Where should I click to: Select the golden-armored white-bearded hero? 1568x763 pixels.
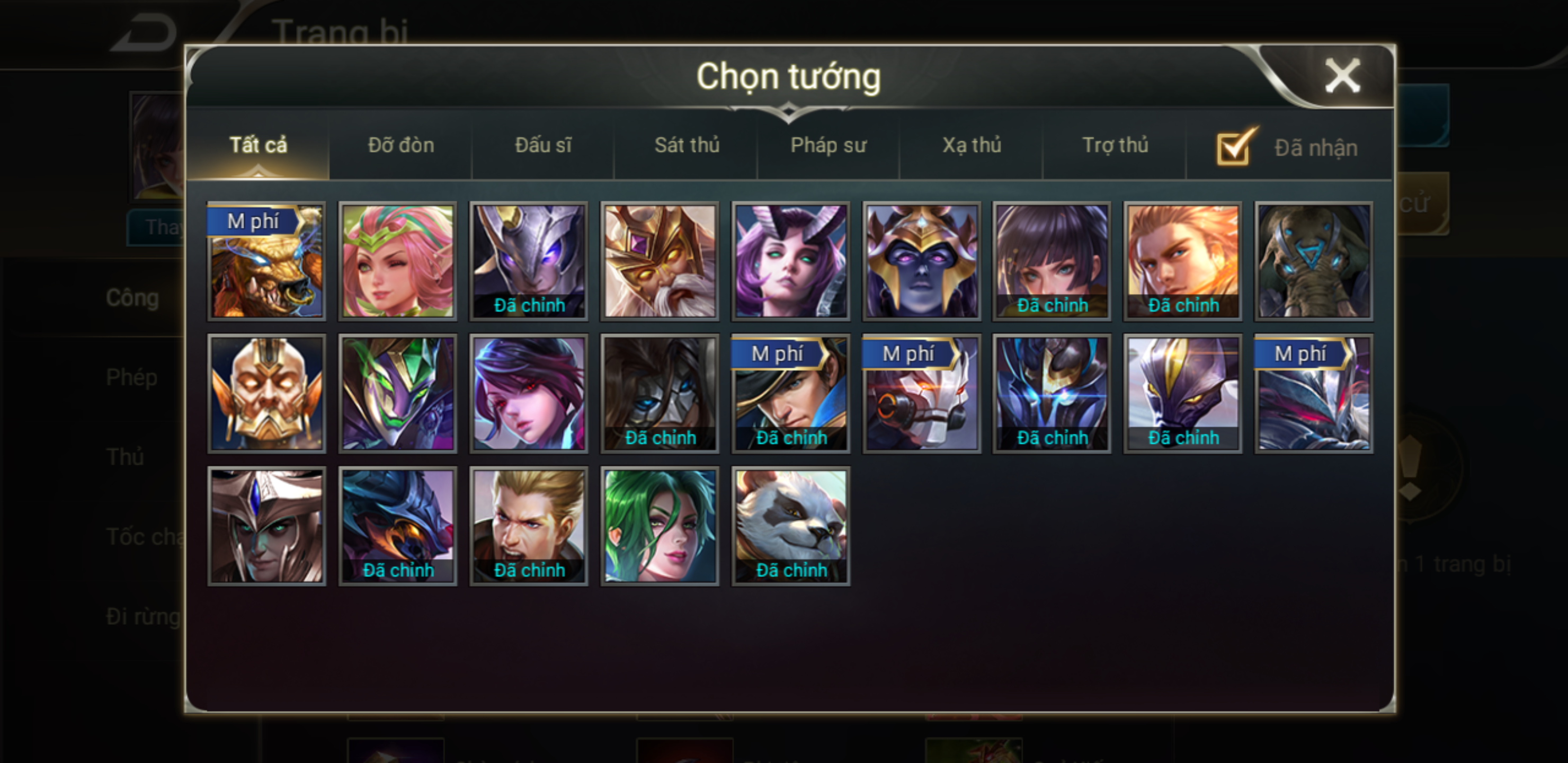660,261
